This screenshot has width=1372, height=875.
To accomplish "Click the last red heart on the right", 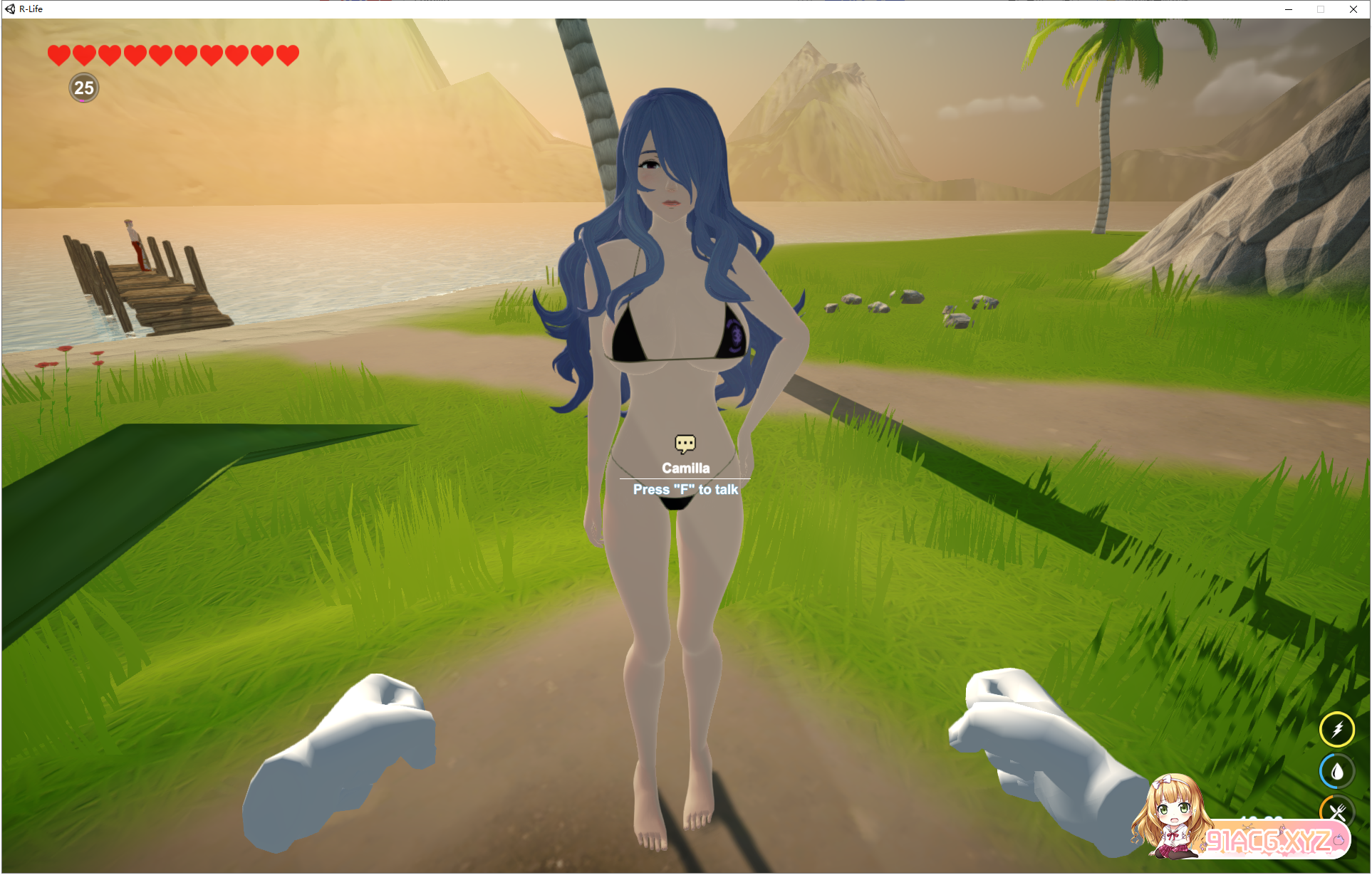I will 288,55.
